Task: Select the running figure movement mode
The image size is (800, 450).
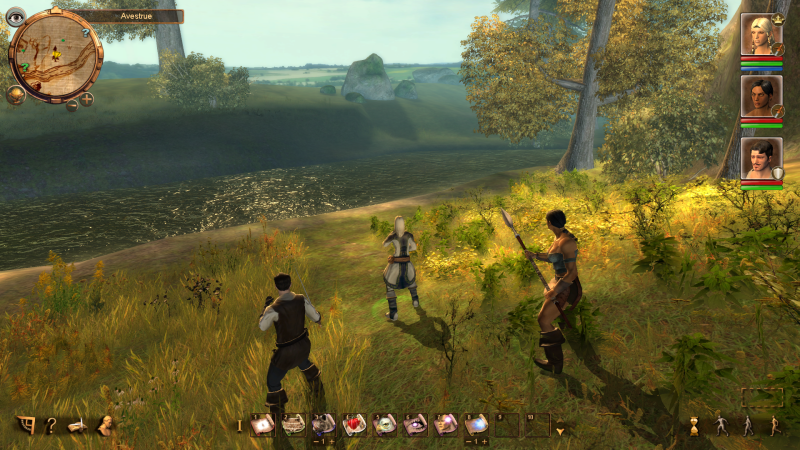Action: pyautogui.click(x=773, y=426)
